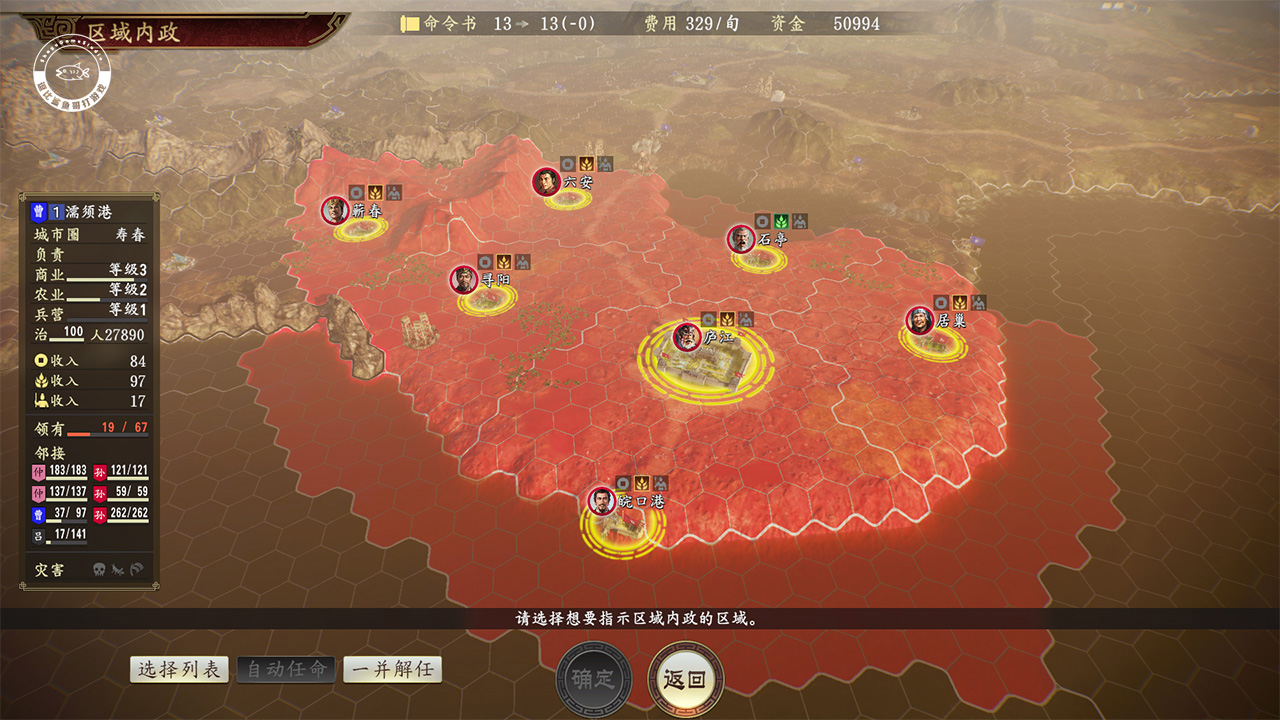Click the wheat agriculture icon above 居巢
The image size is (1280, 720).
tap(960, 303)
